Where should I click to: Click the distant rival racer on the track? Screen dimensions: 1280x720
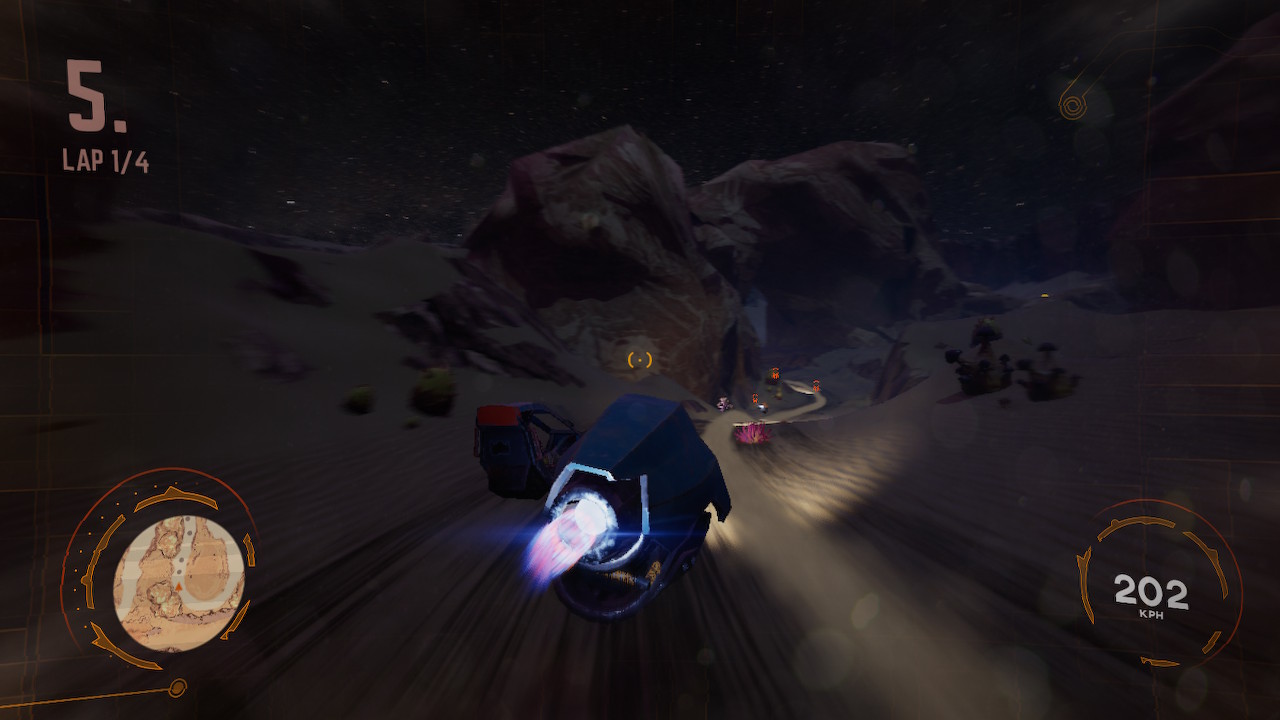(764, 408)
